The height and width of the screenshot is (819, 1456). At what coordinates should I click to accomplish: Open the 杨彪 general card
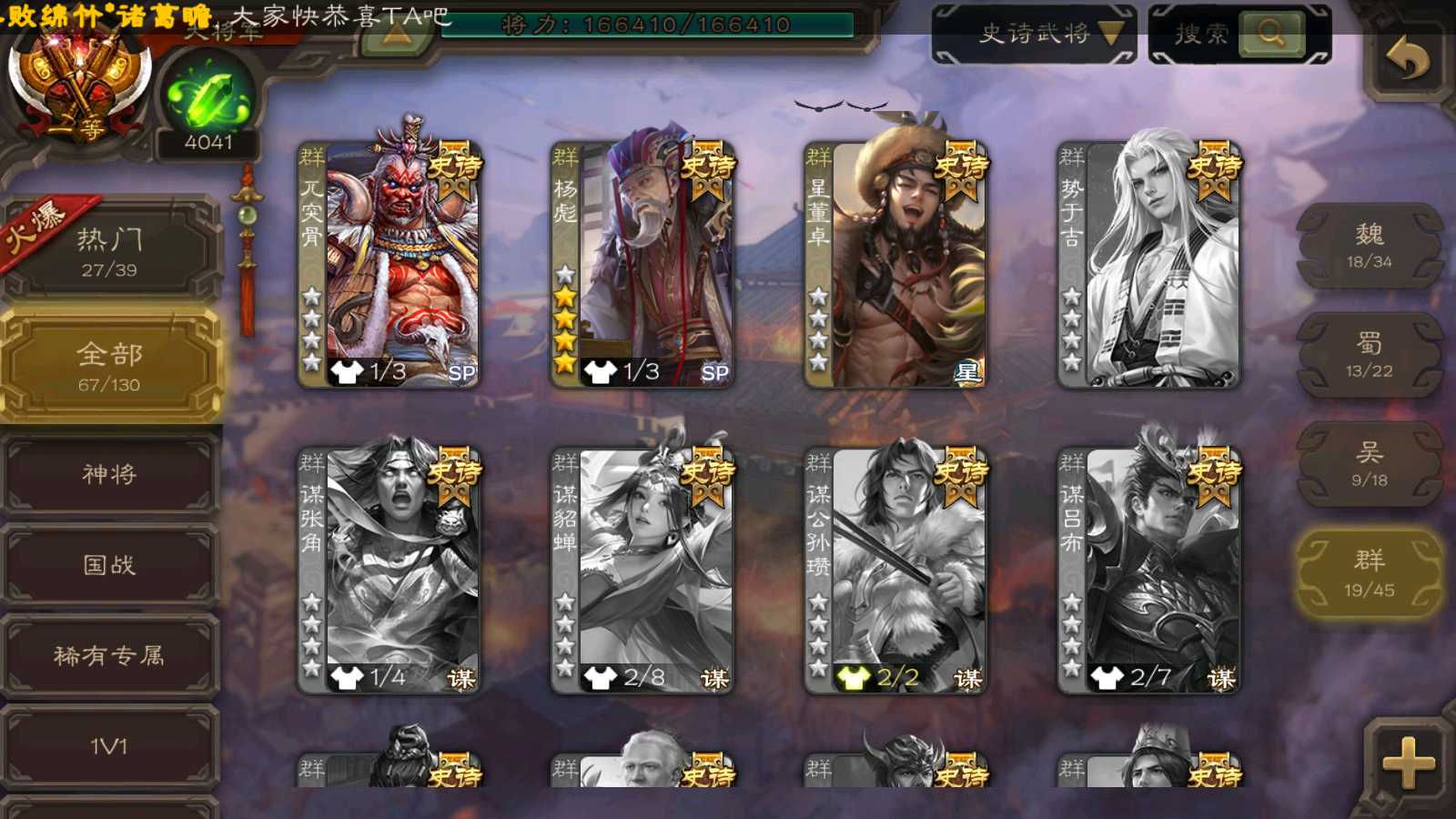[642, 264]
